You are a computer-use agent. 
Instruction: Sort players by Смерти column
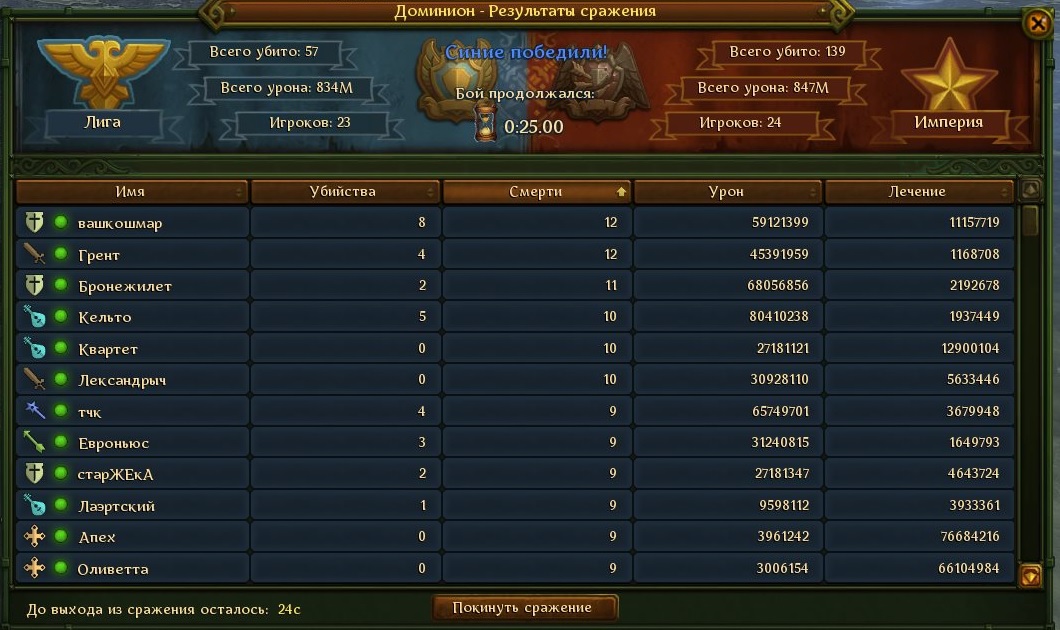[536, 191]
